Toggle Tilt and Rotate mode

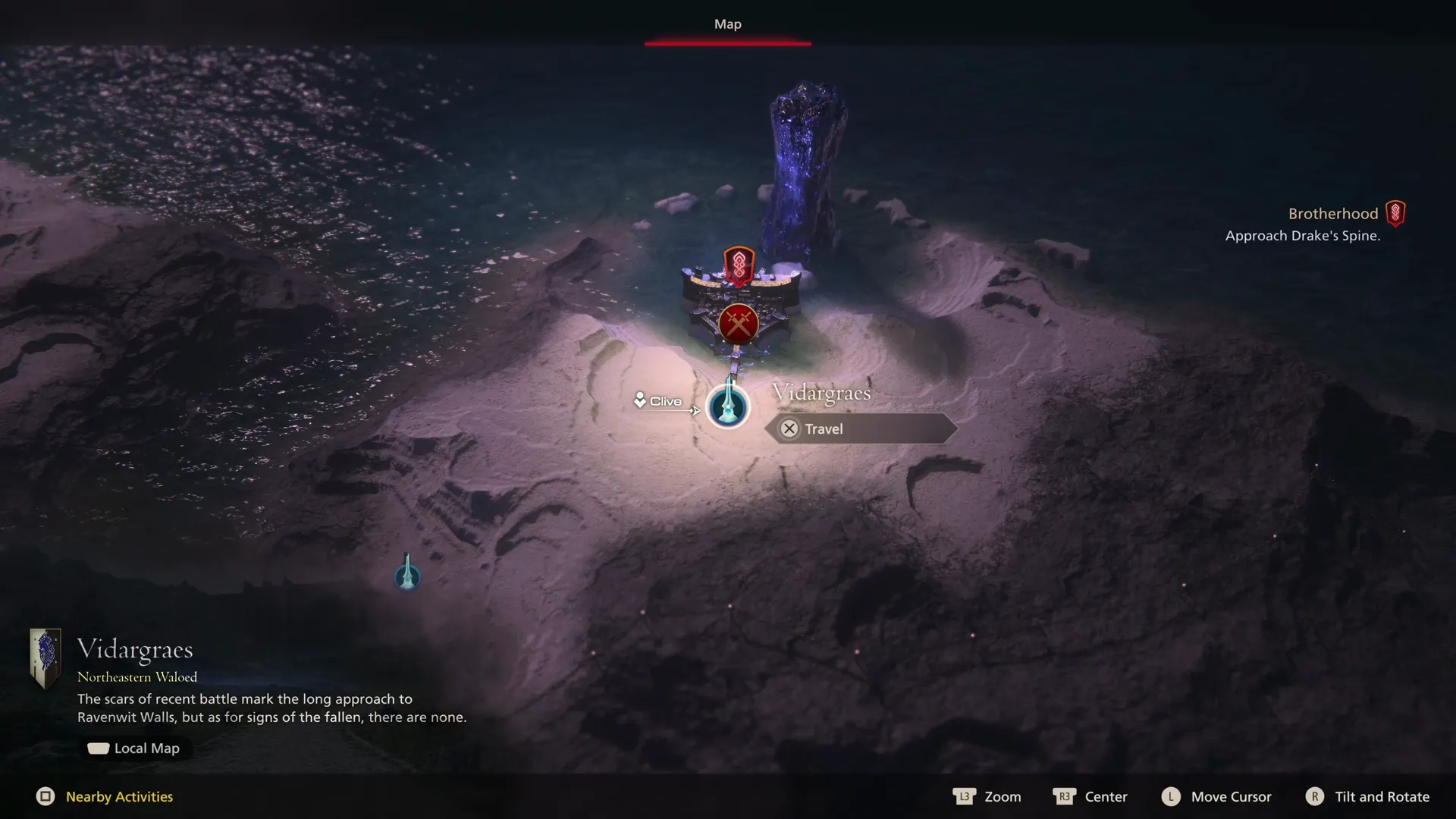pyautogui.click(x=1382, y=797)
